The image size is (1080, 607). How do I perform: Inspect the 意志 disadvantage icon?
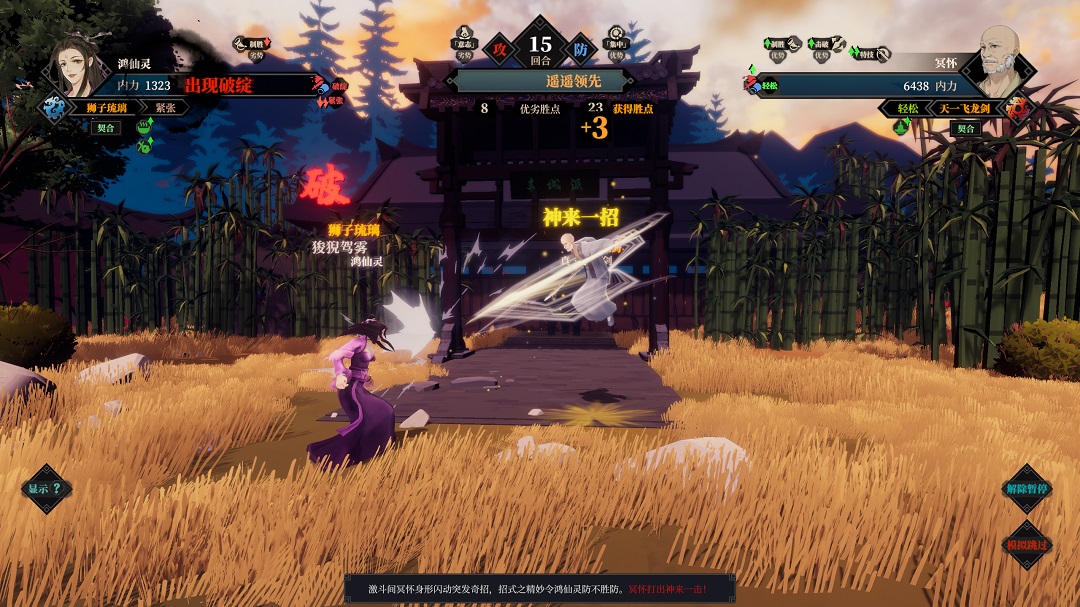click(463, 42)
